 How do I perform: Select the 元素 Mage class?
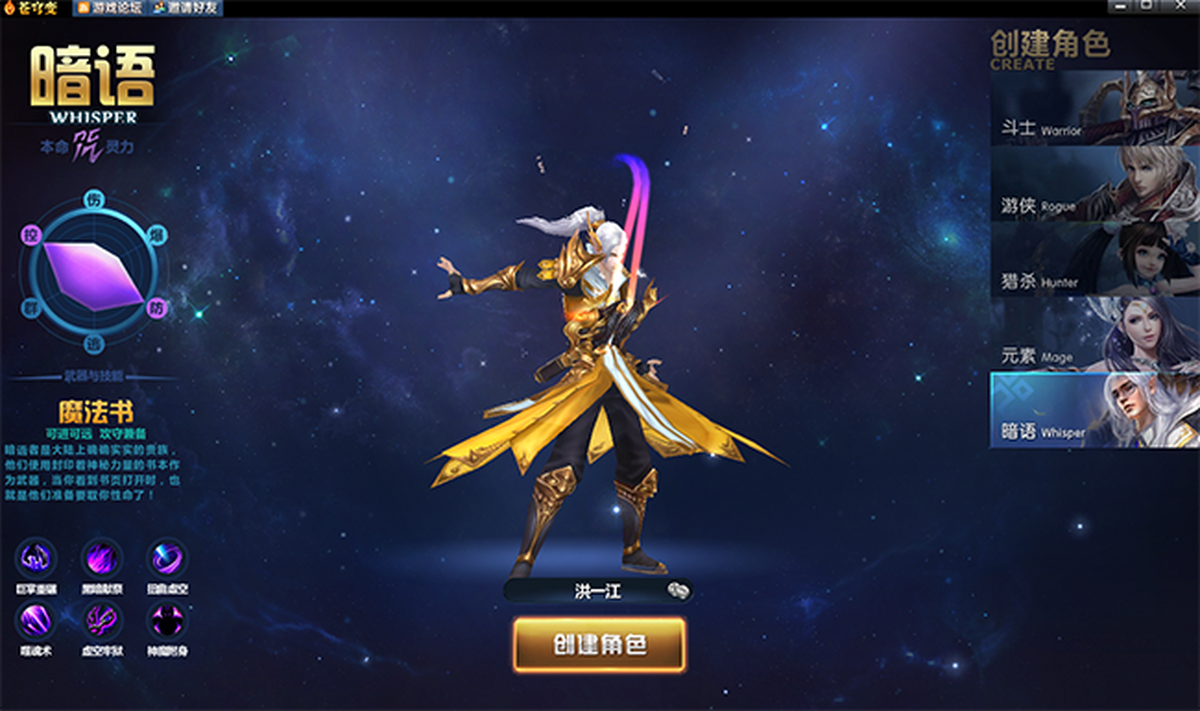click(1094, 334)
